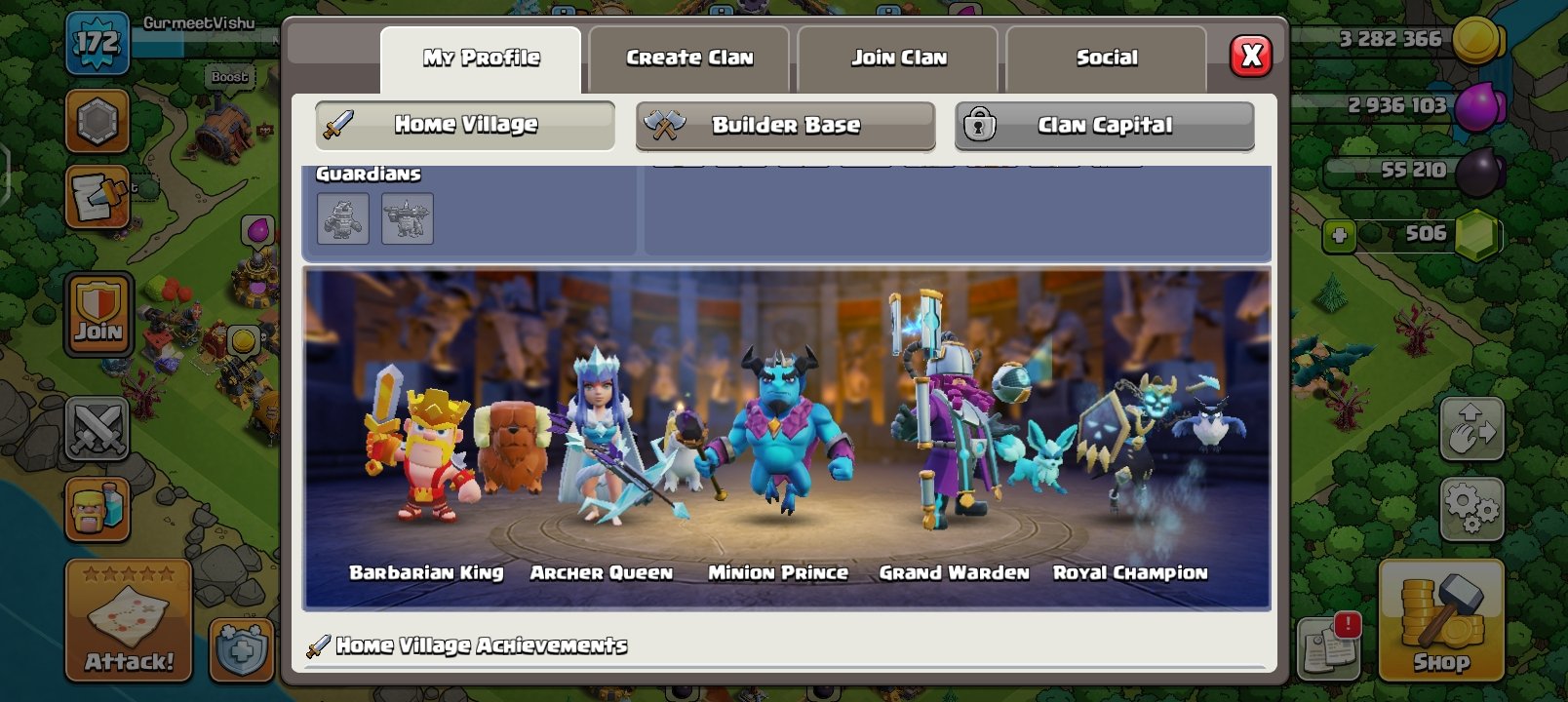
Task: Switch profile to Builder Base
Action: pyautogui.click(x=786, y=125)
